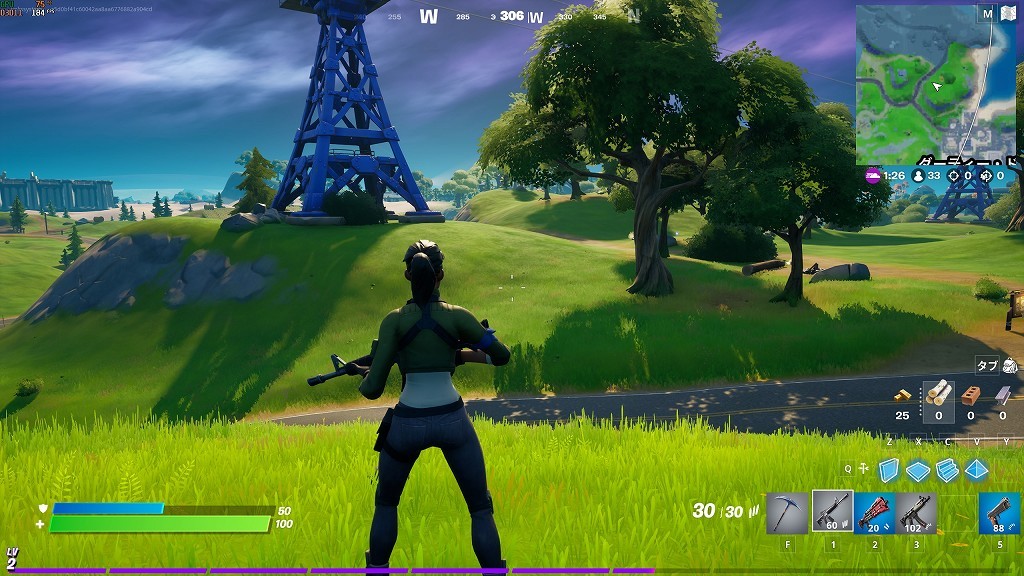Click the gold bars icon
This screenshot has height=576, width=1024.
pyautogui.click(x=902, y=395)
